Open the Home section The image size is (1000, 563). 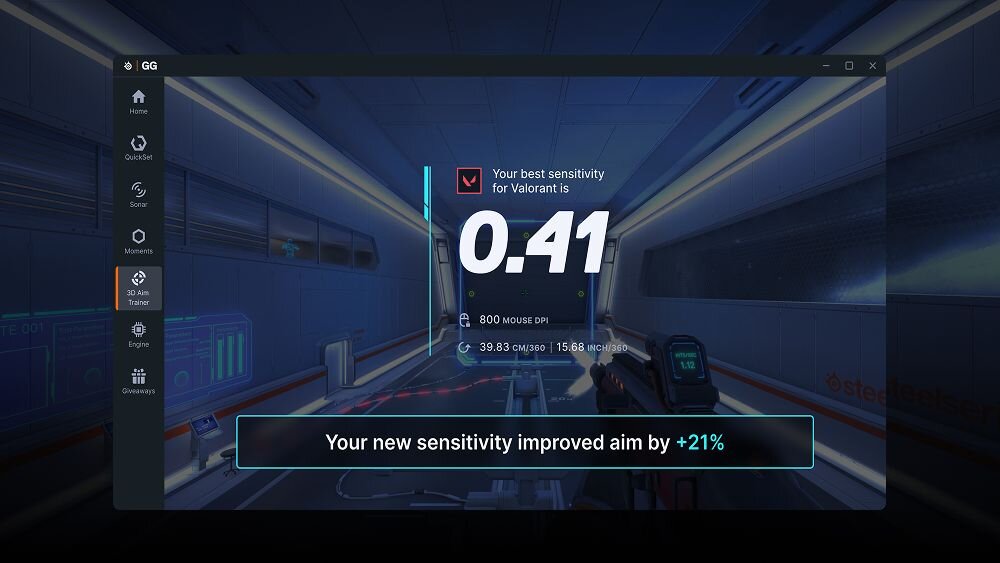coord(138,101)
